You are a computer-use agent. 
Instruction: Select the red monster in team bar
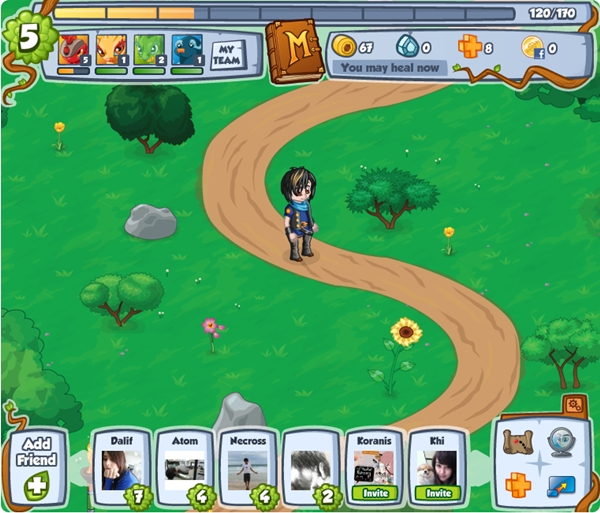pos(73,51)
